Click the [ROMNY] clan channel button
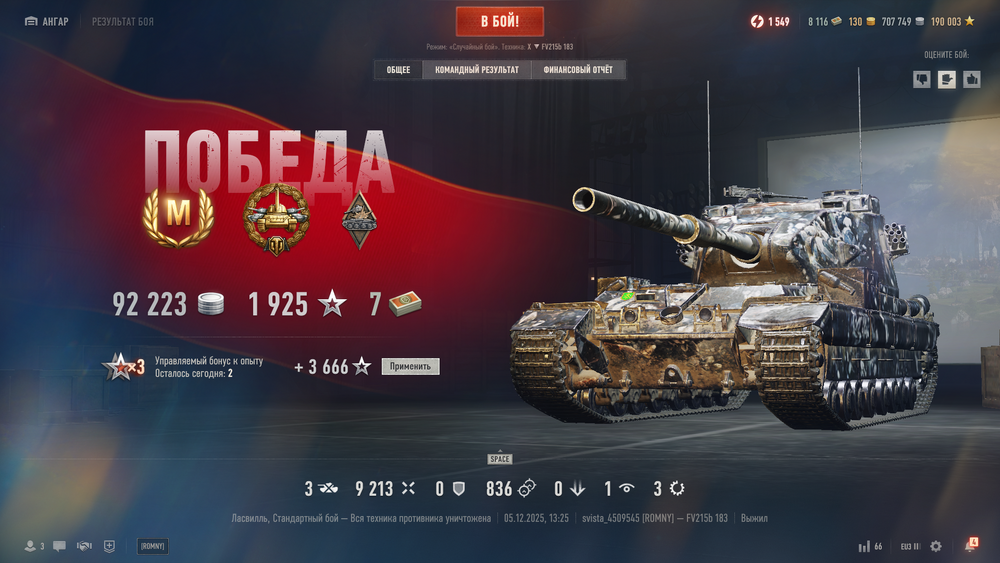The height and width of the screenshot is (563, 1000). click(x=153, y=546)
